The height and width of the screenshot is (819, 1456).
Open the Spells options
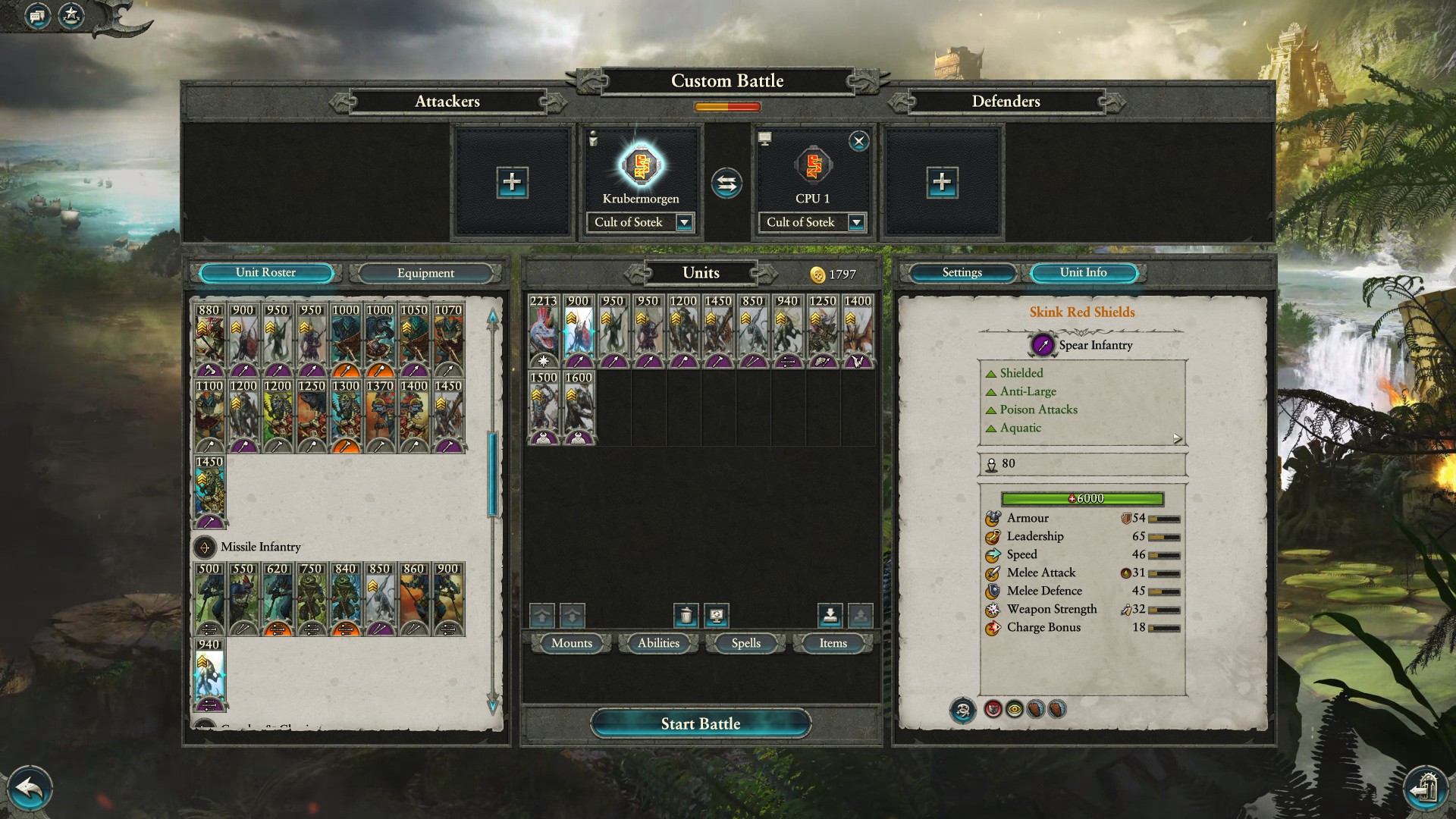(745, 643)
